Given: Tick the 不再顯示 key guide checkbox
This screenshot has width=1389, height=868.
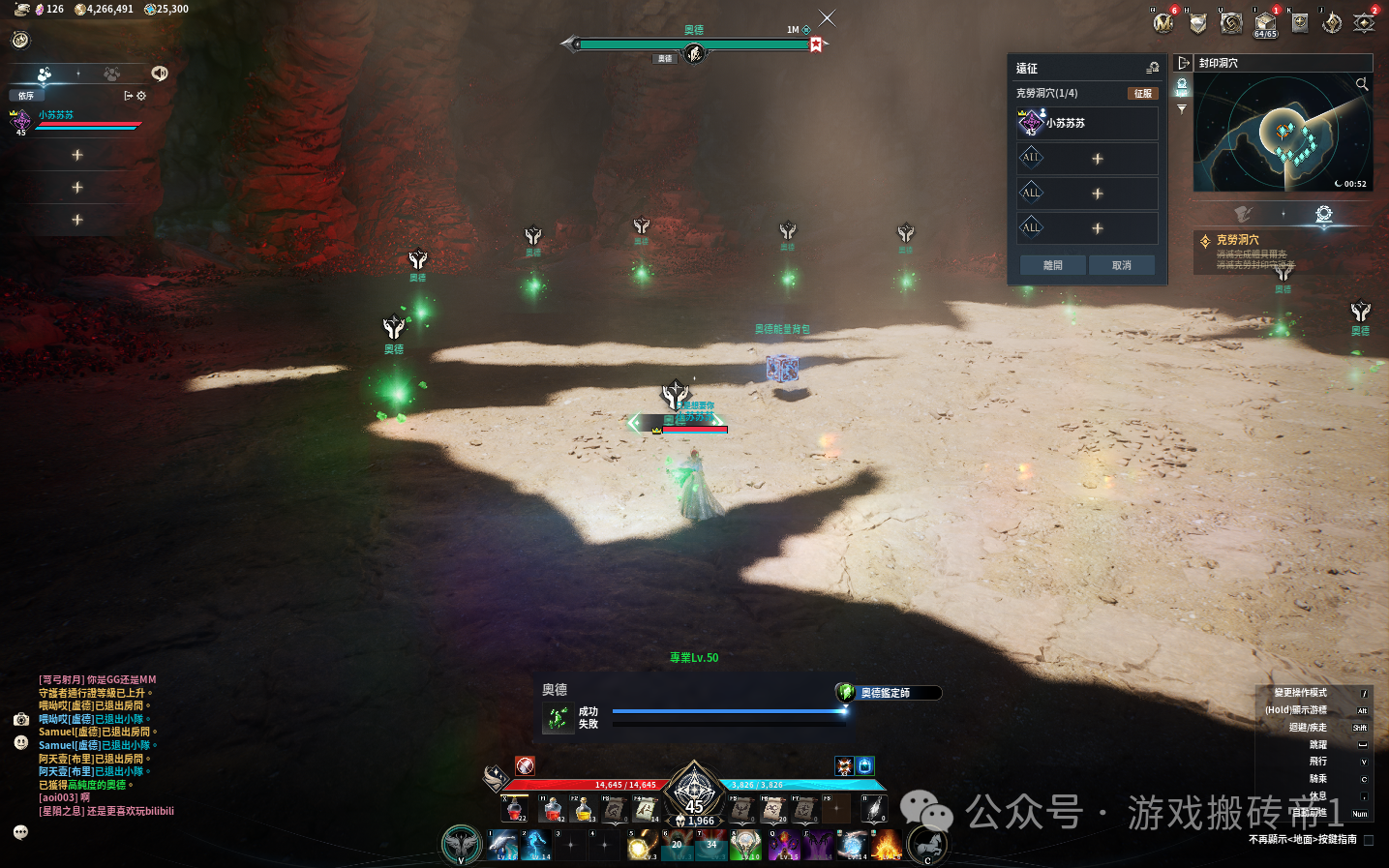Looking at the screenshot, I should click(x=1369, y=840).
